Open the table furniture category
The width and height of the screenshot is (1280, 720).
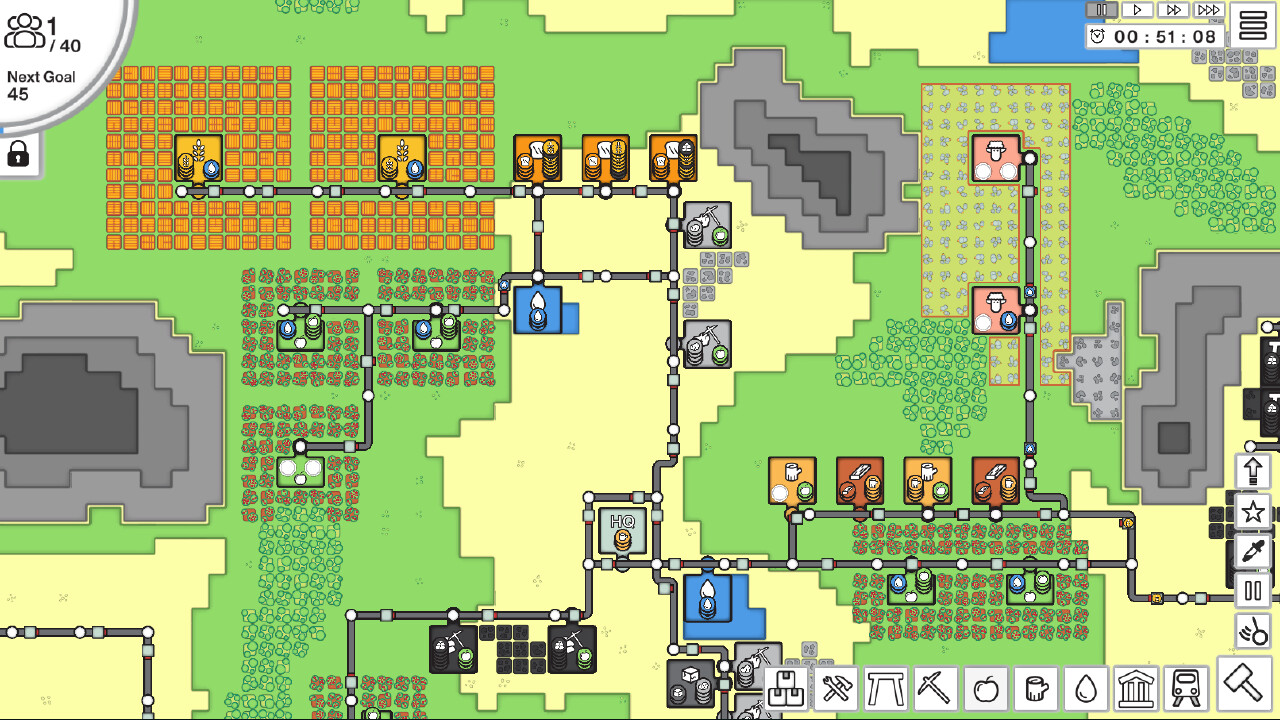(x=884, y=689)
